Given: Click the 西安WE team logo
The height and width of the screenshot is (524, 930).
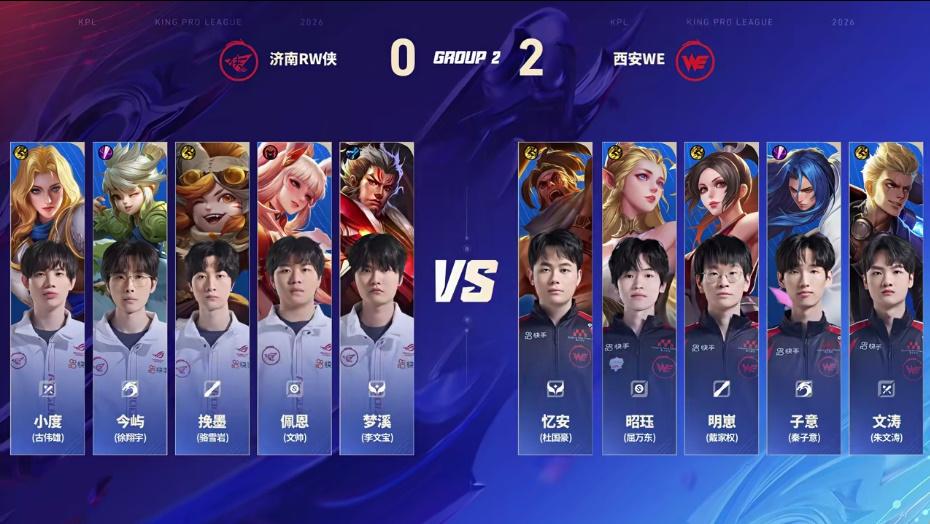Looking at the screenshot, I should coord(695,59).
